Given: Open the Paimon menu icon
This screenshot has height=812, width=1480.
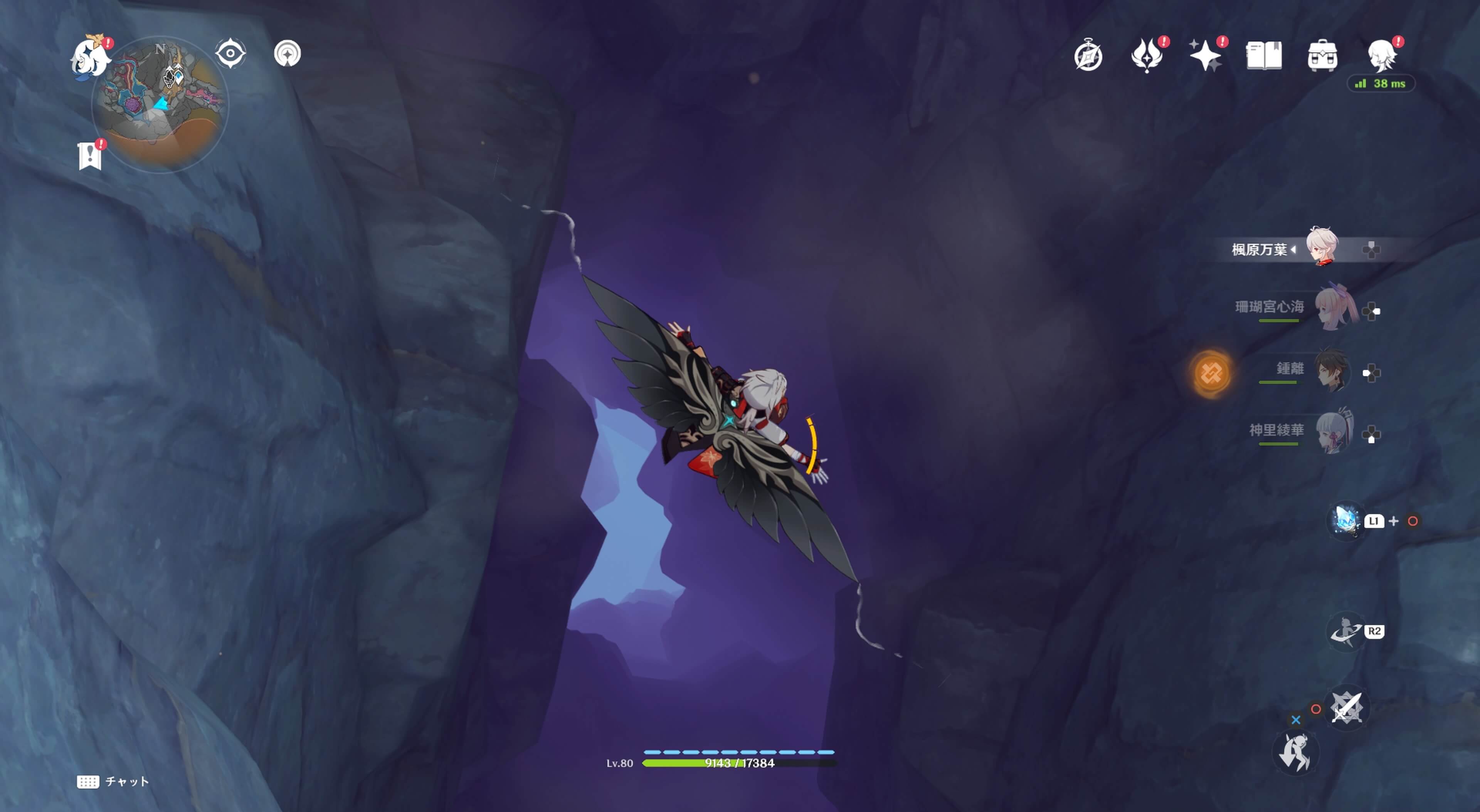Looking at the screenshot, I should click(x=90, y=57).
